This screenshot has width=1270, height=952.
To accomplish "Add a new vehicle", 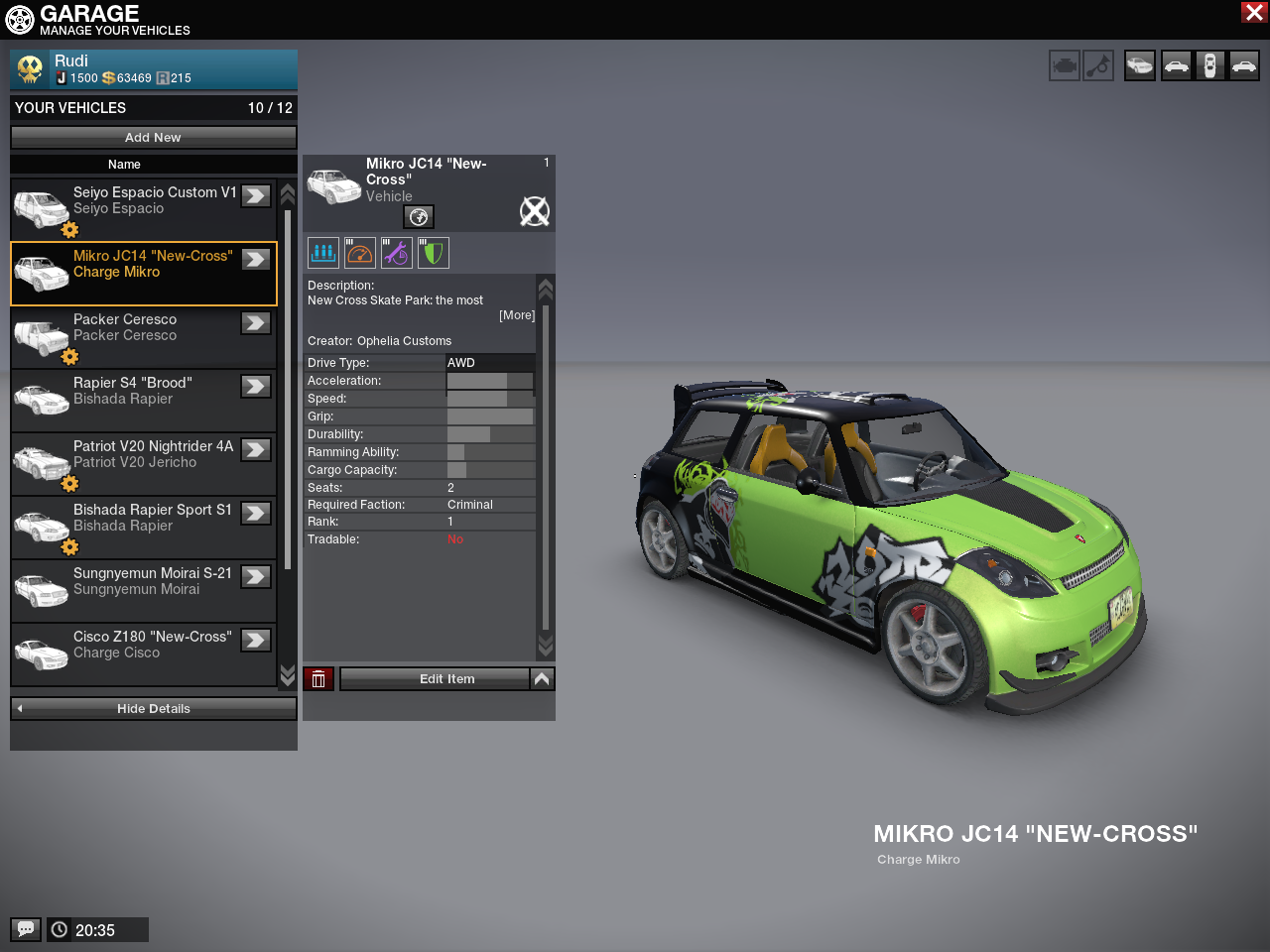I will pos(153,138).
